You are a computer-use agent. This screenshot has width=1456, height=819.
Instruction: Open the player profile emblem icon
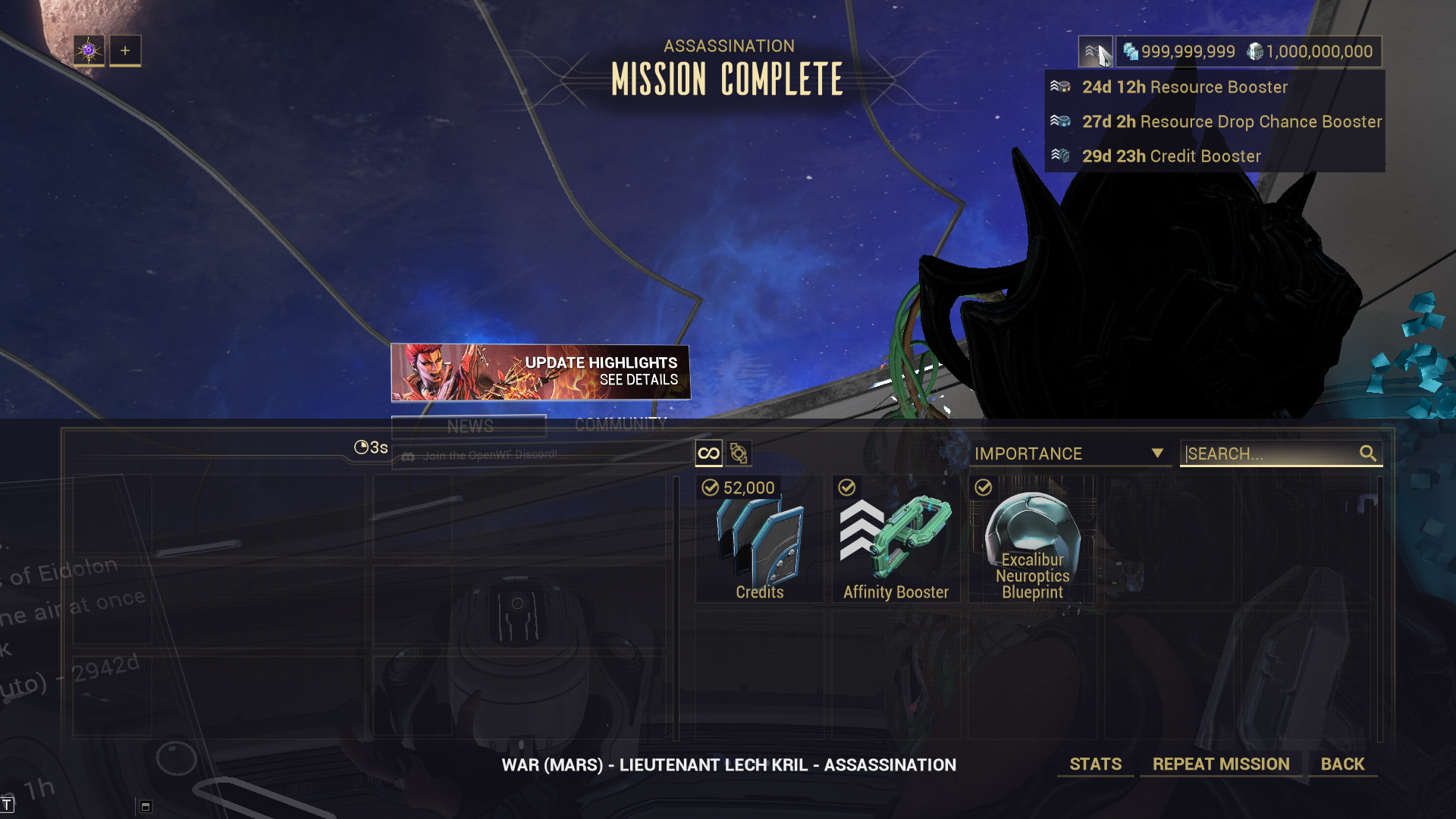89,51
